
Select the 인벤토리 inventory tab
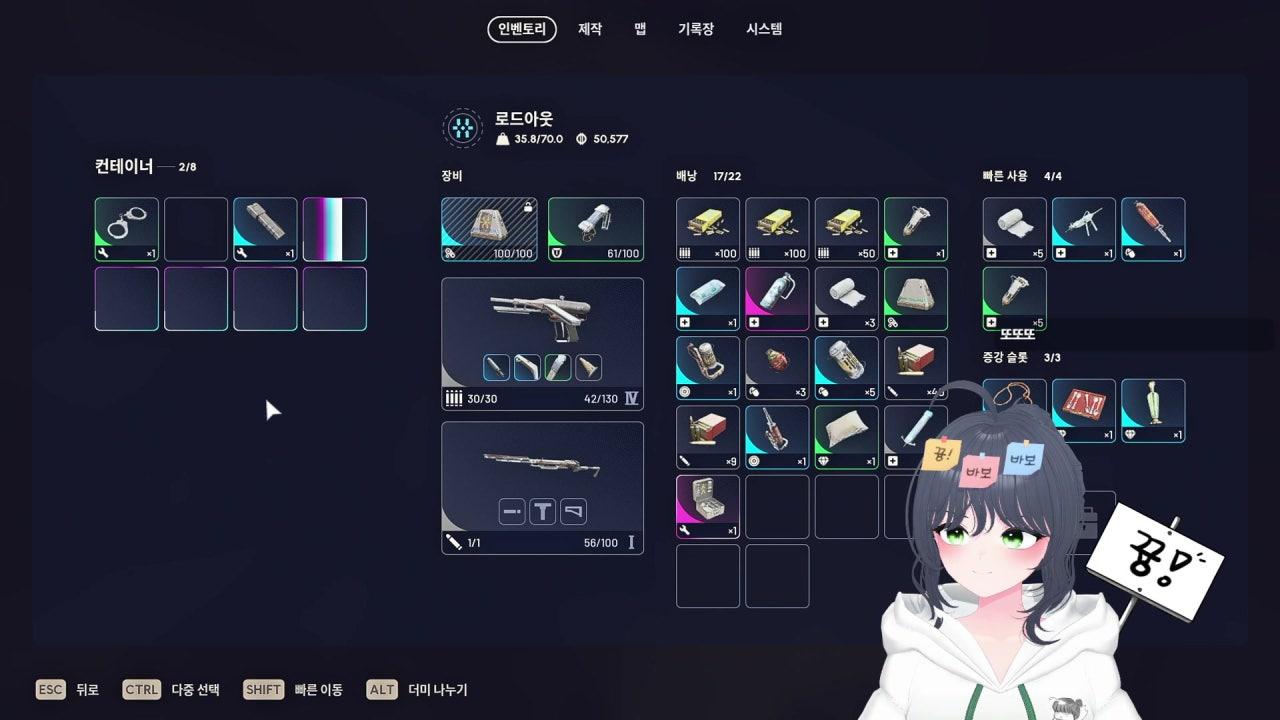point(522,29)
